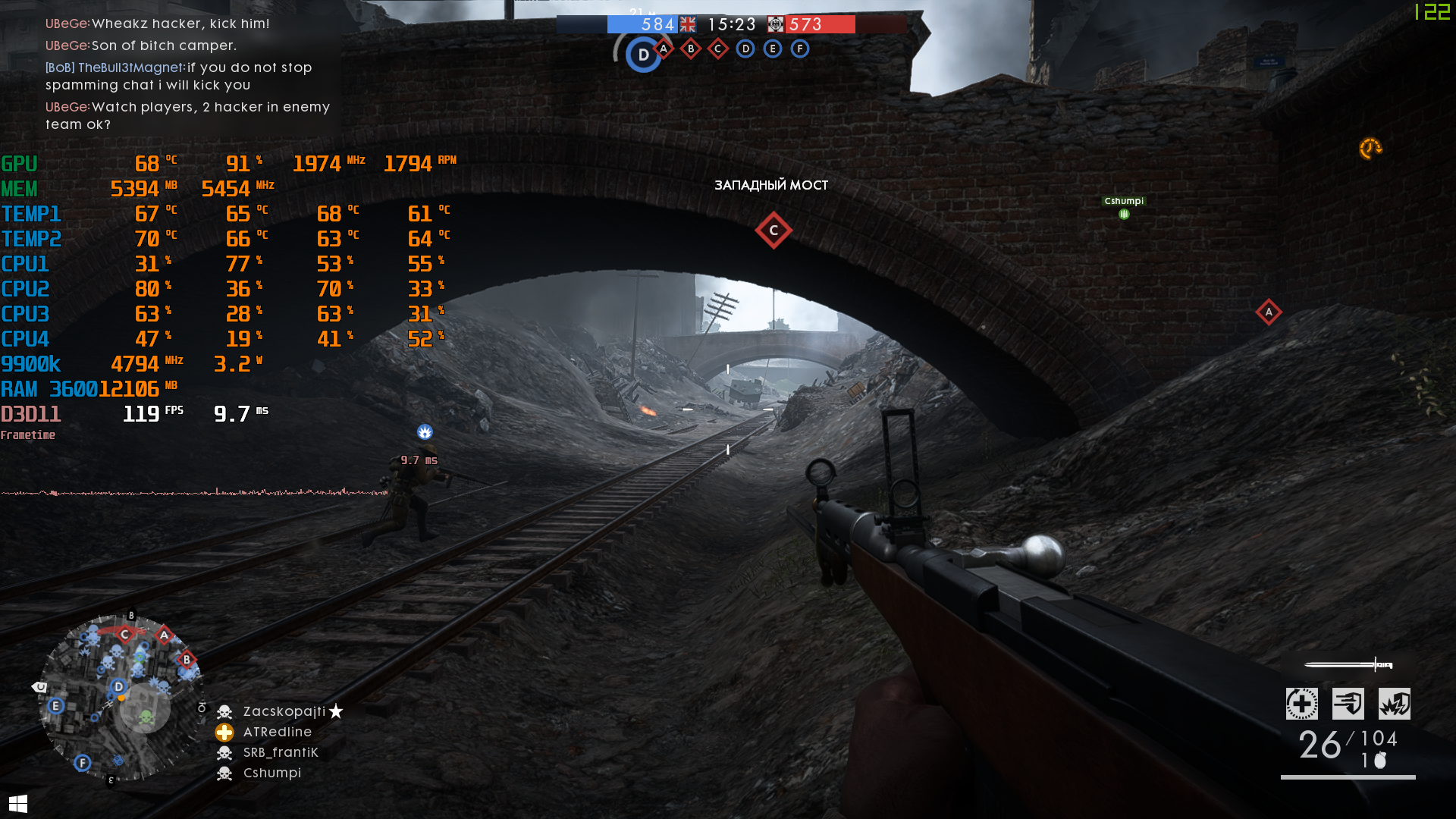Screen dimensions: 1456x819
Task: Select SRB_frantiK in the squad list
Action: (280, 752)
